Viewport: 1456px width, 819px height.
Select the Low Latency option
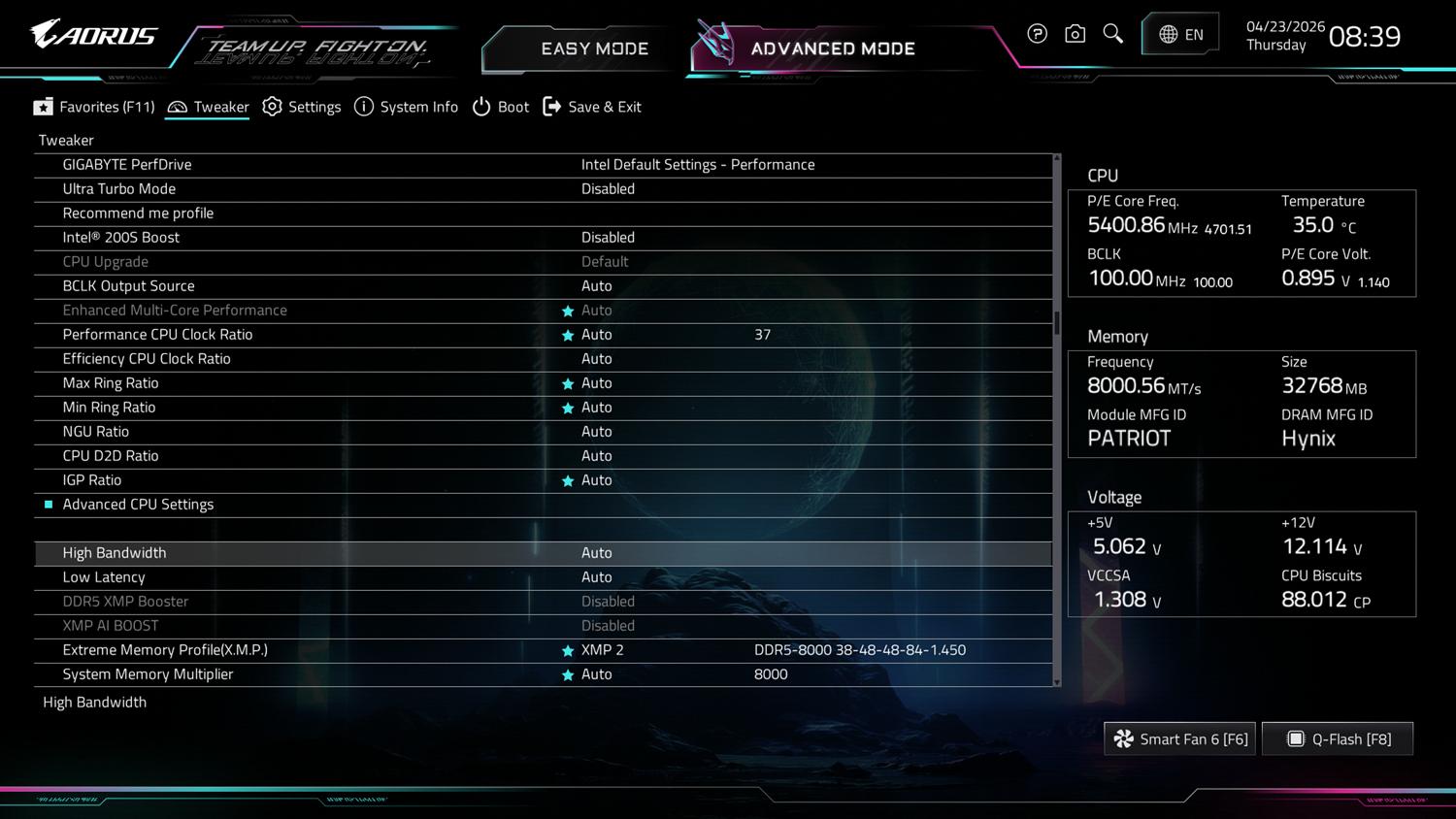tap(104, 577)
